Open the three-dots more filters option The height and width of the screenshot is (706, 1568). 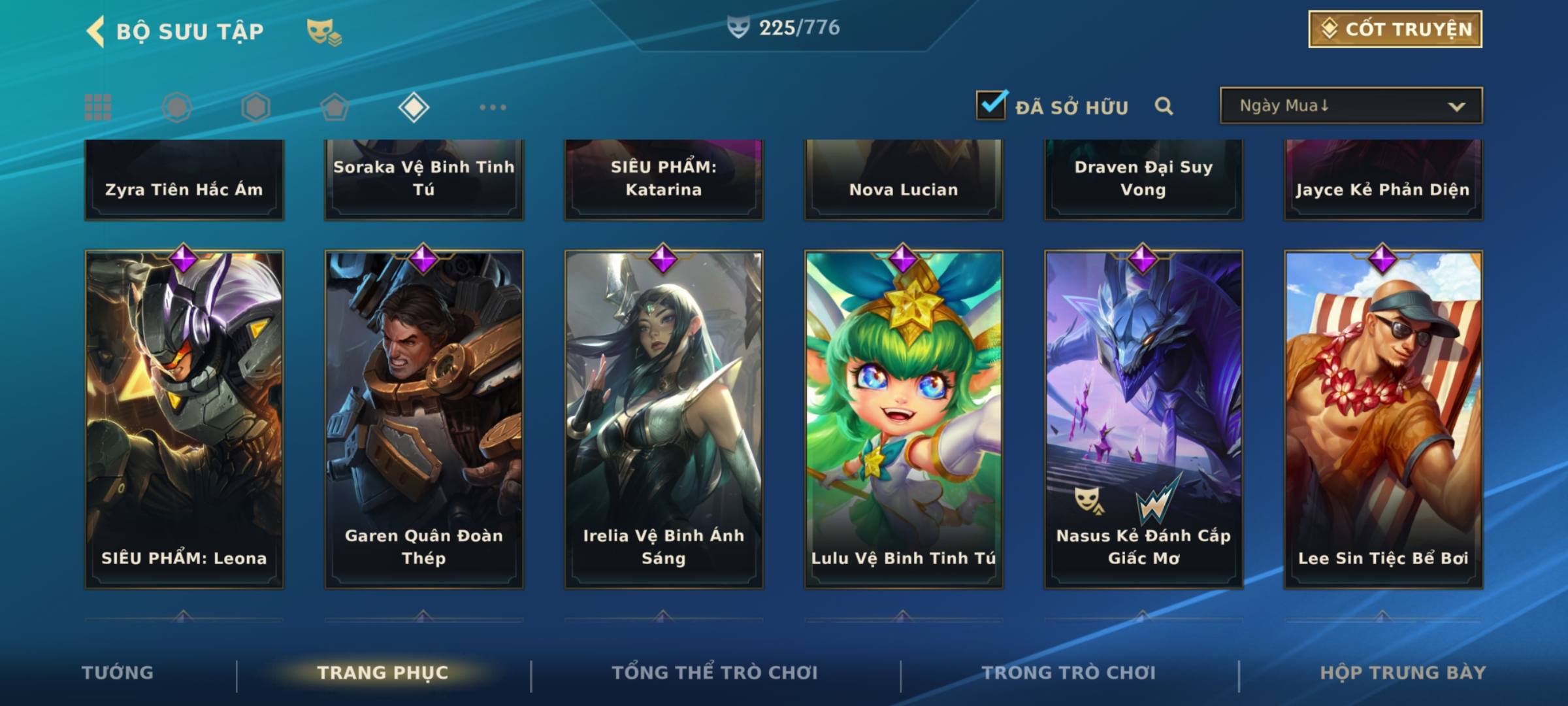[x=493, y=107]
